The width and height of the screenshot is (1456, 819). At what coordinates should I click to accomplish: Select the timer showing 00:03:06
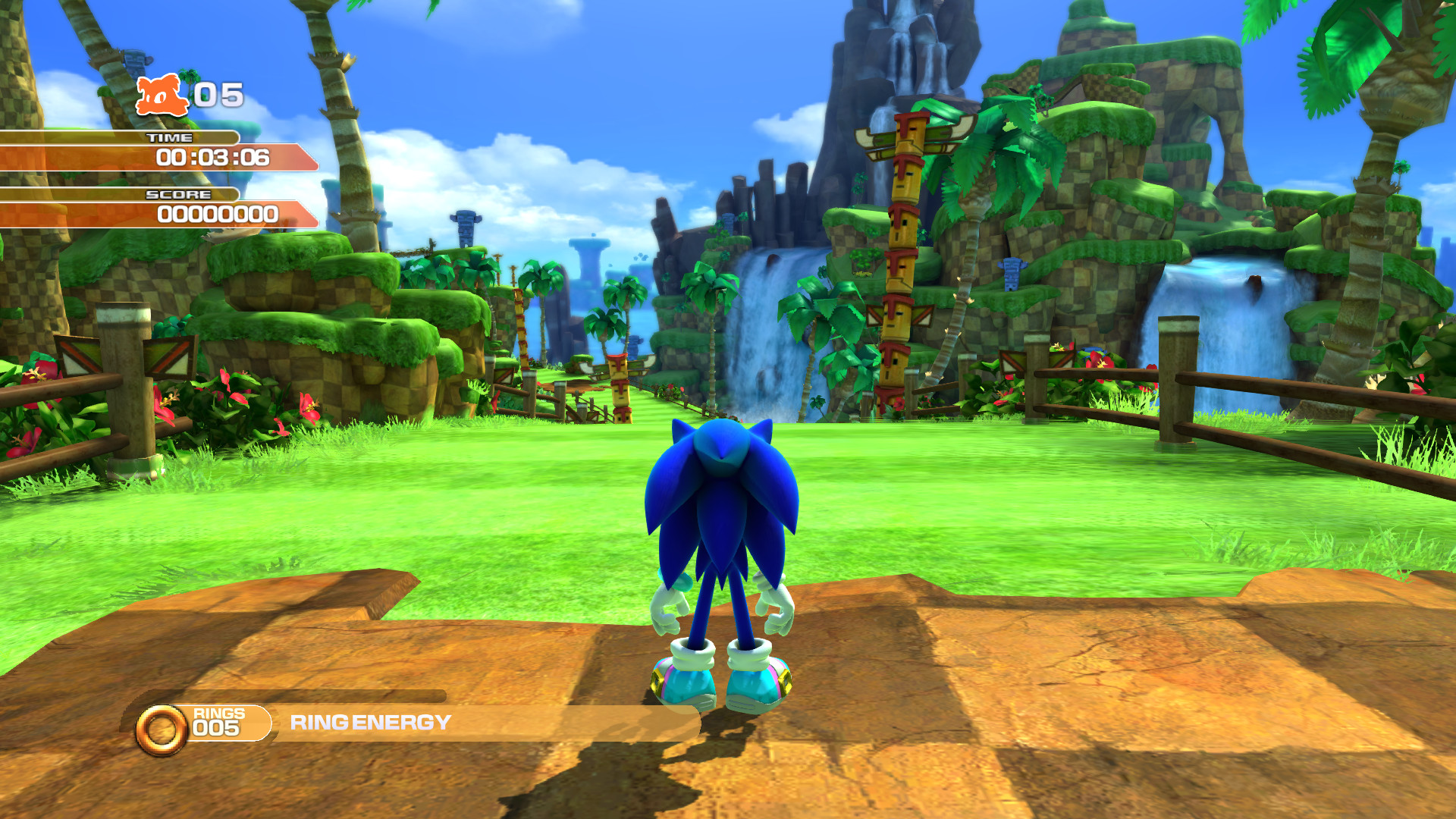(214, 158)
